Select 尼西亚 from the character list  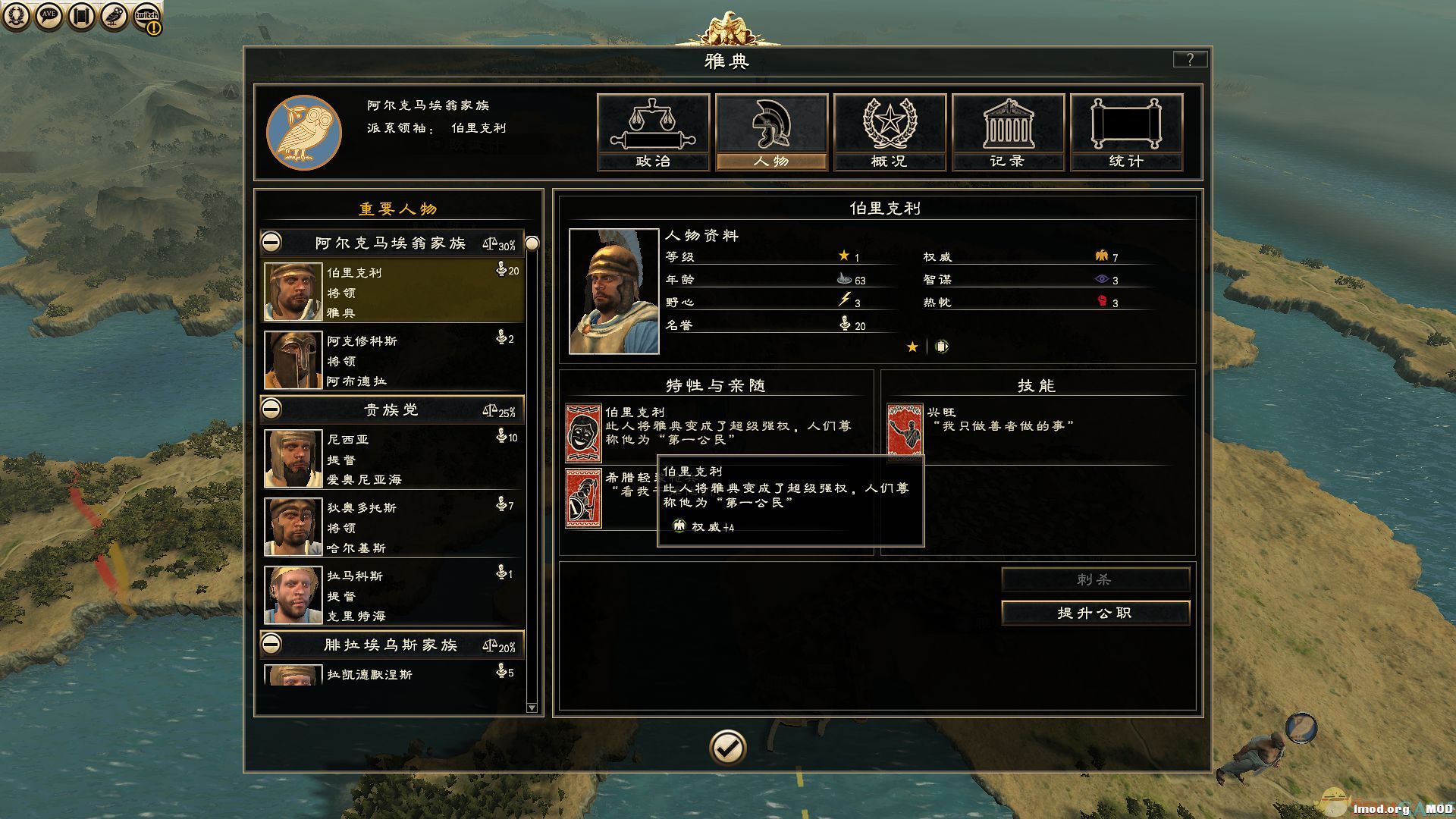pyautogui.click(x=391, y=458)
